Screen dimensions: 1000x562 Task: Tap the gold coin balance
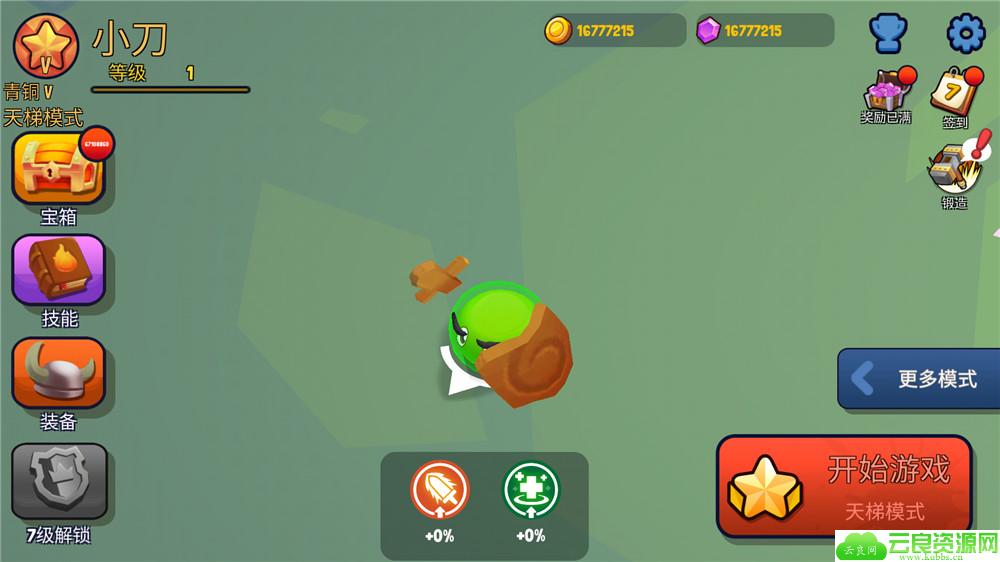pyautogui.click(x=612, y=30)
